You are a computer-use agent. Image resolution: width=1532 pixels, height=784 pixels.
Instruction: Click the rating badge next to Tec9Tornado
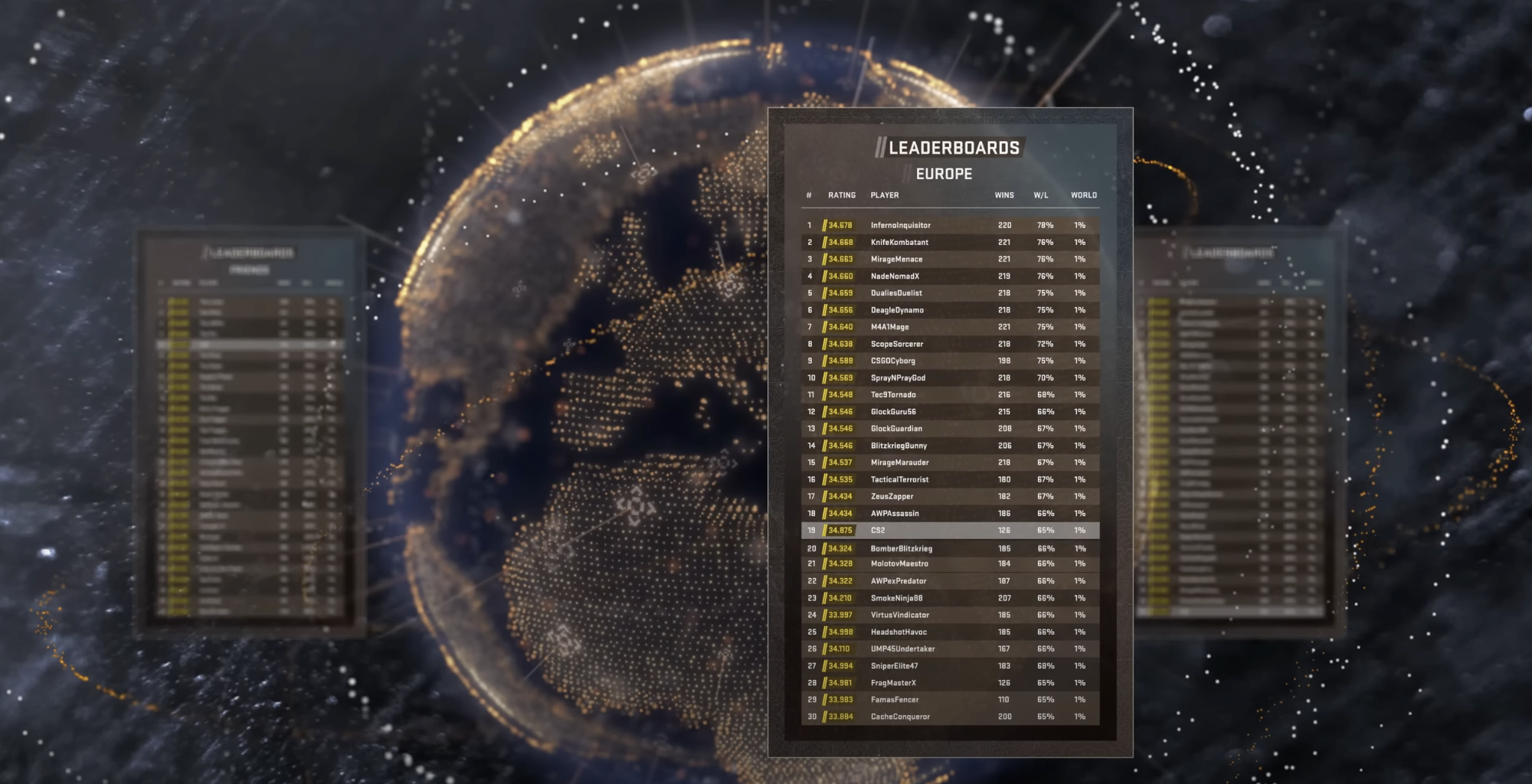[x=840, y=394]
